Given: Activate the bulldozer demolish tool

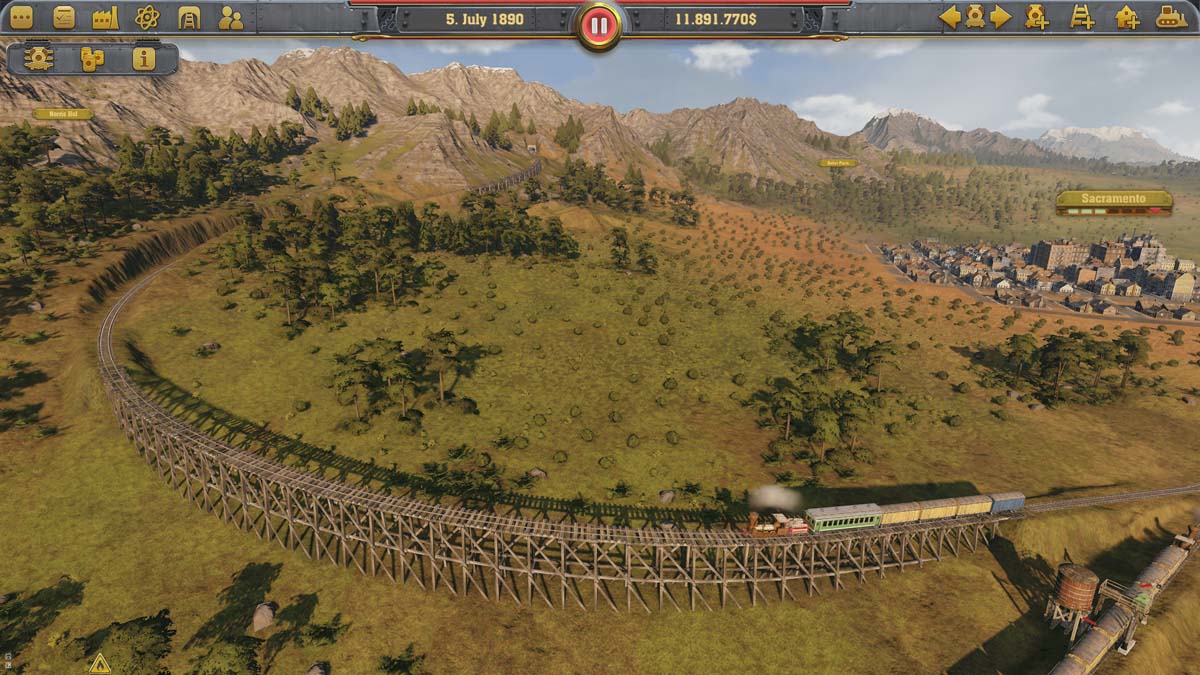Looking at the screenshot, I should point(1171,17).
